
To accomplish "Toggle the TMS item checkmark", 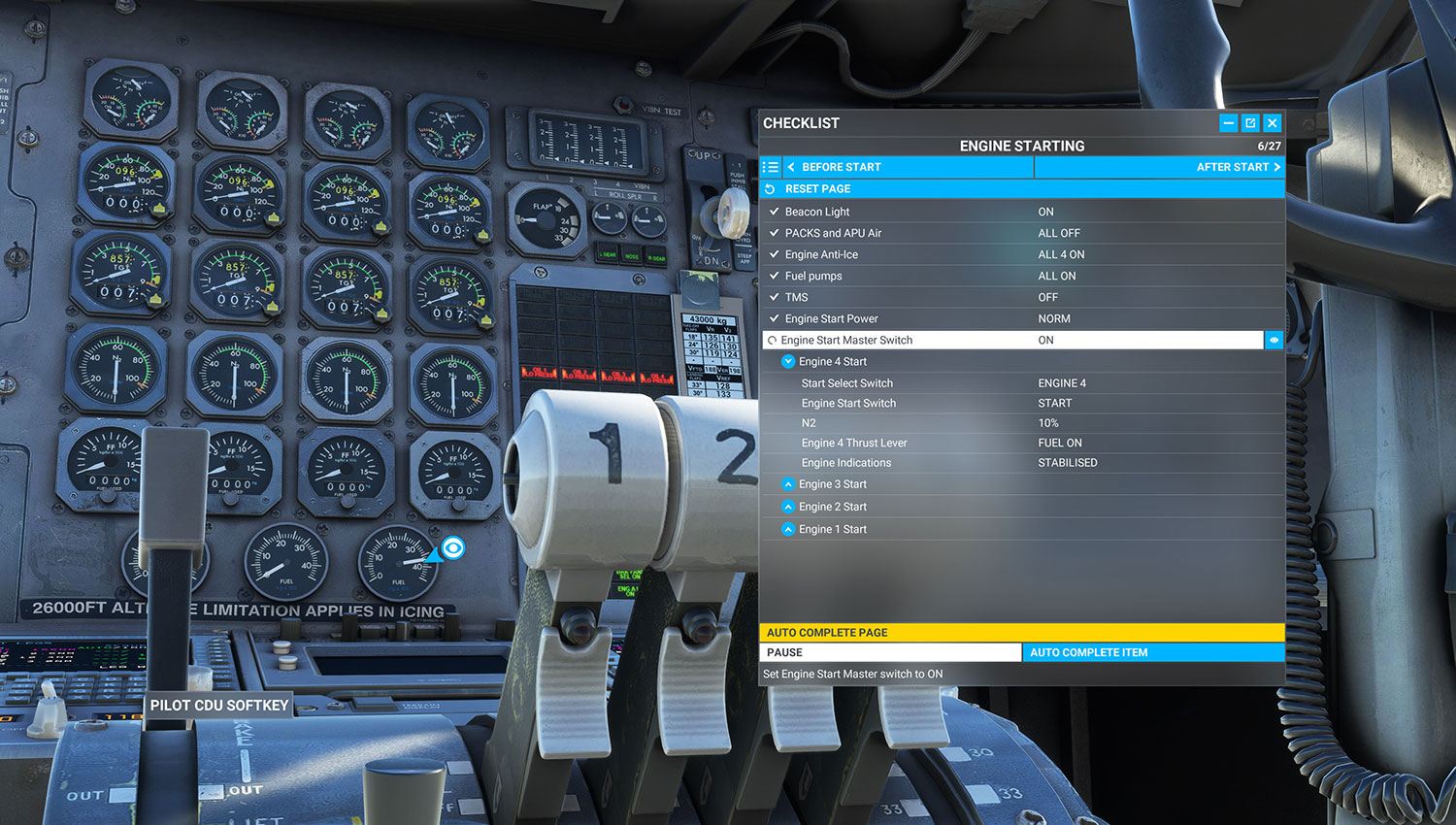I will 774,297.
